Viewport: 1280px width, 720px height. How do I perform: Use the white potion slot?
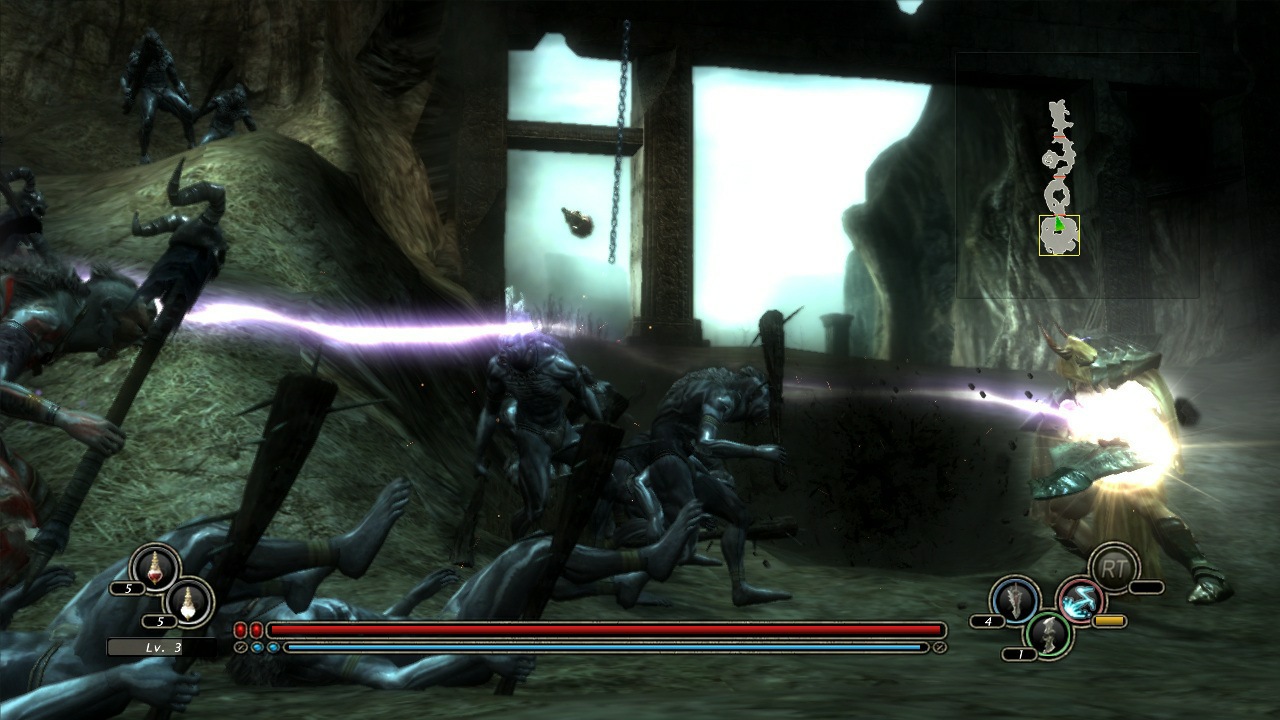click(x=189, y=601)
